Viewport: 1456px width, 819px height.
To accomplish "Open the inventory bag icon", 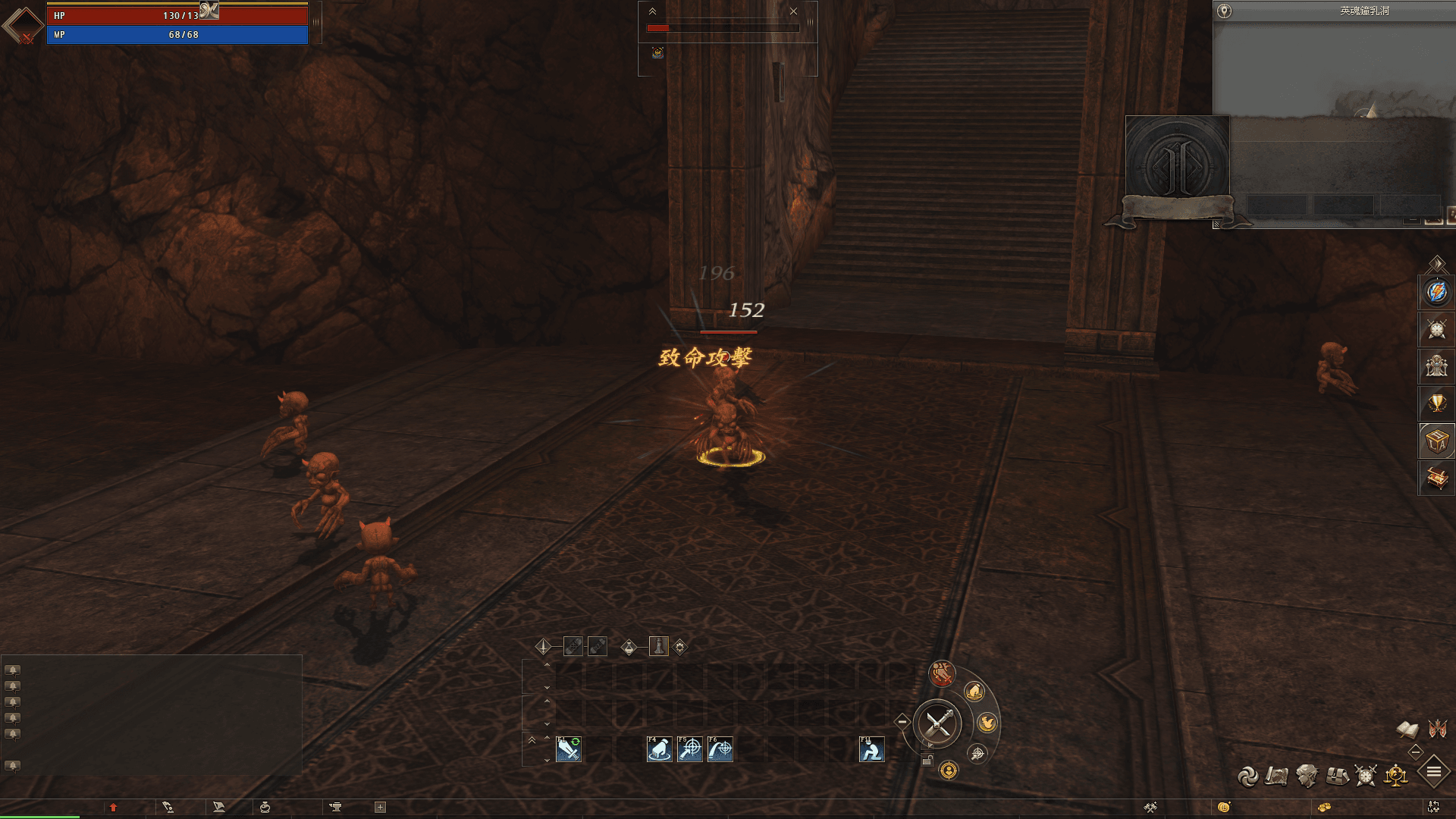I will point(1337,775).
